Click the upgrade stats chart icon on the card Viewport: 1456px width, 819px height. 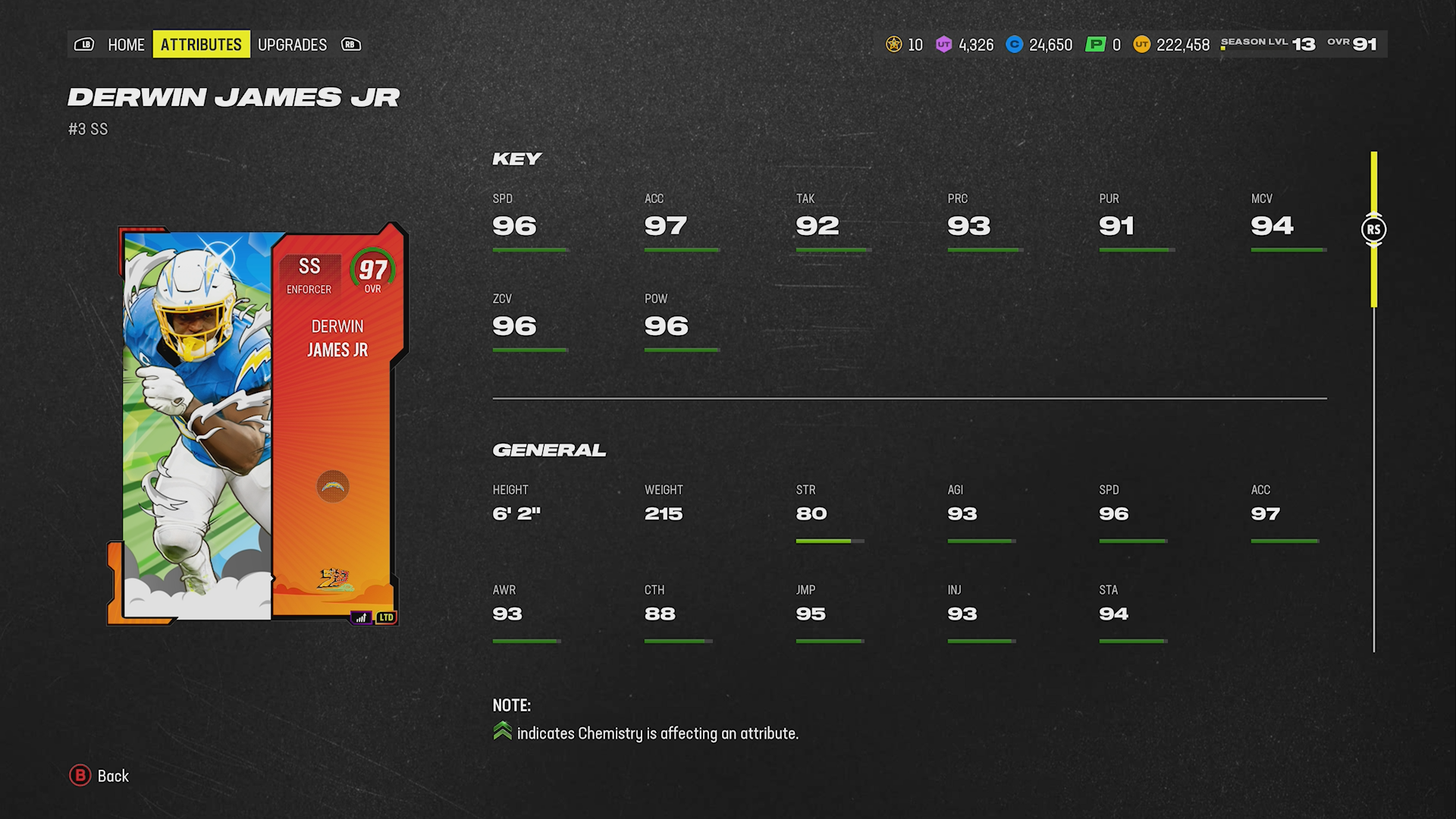click(362, 617)
